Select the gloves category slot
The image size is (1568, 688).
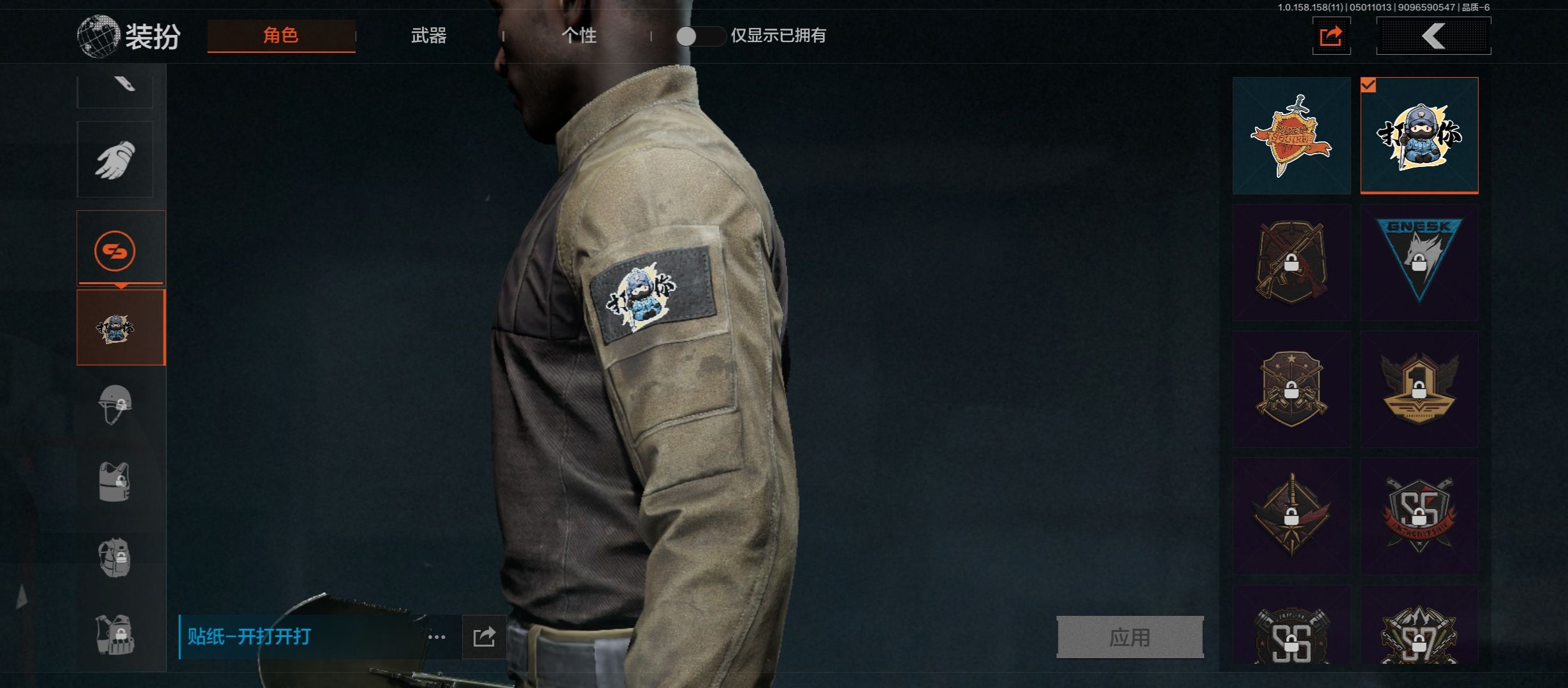pos(115,159)
